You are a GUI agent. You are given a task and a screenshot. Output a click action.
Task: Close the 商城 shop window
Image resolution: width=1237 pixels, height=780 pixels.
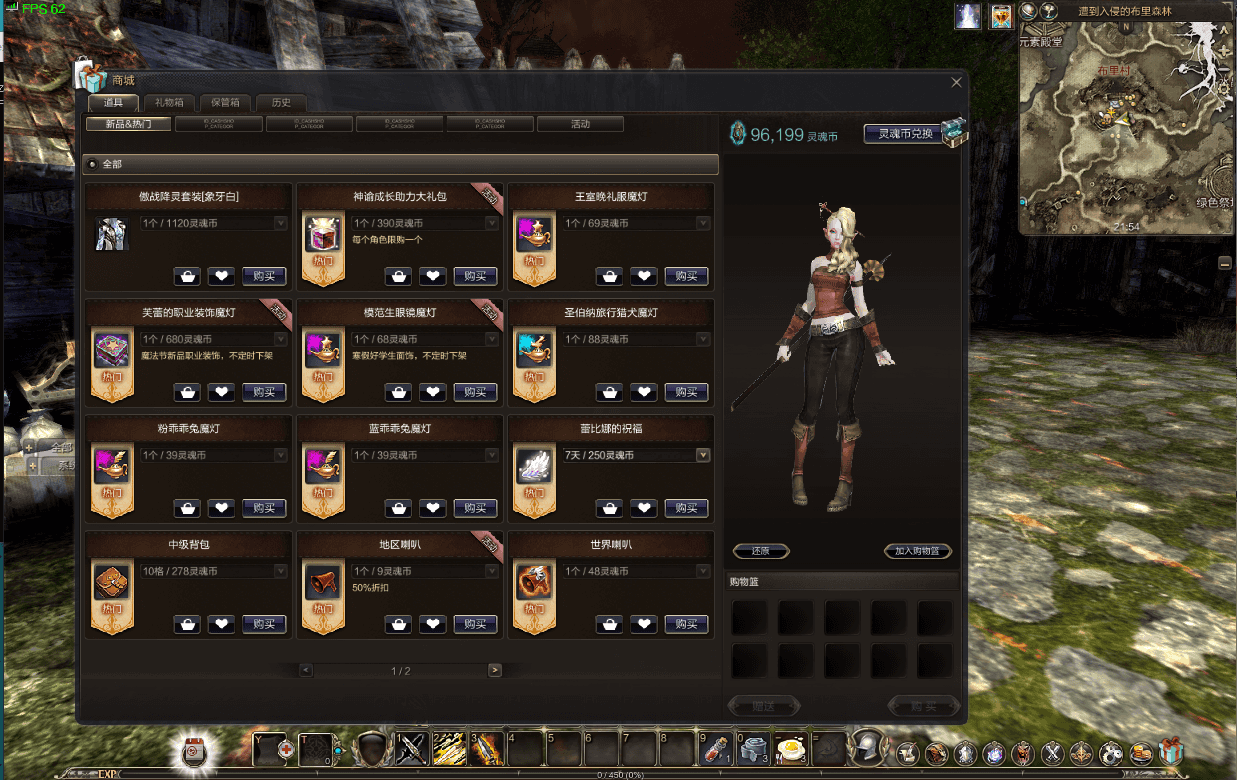(x=956, y=83)
